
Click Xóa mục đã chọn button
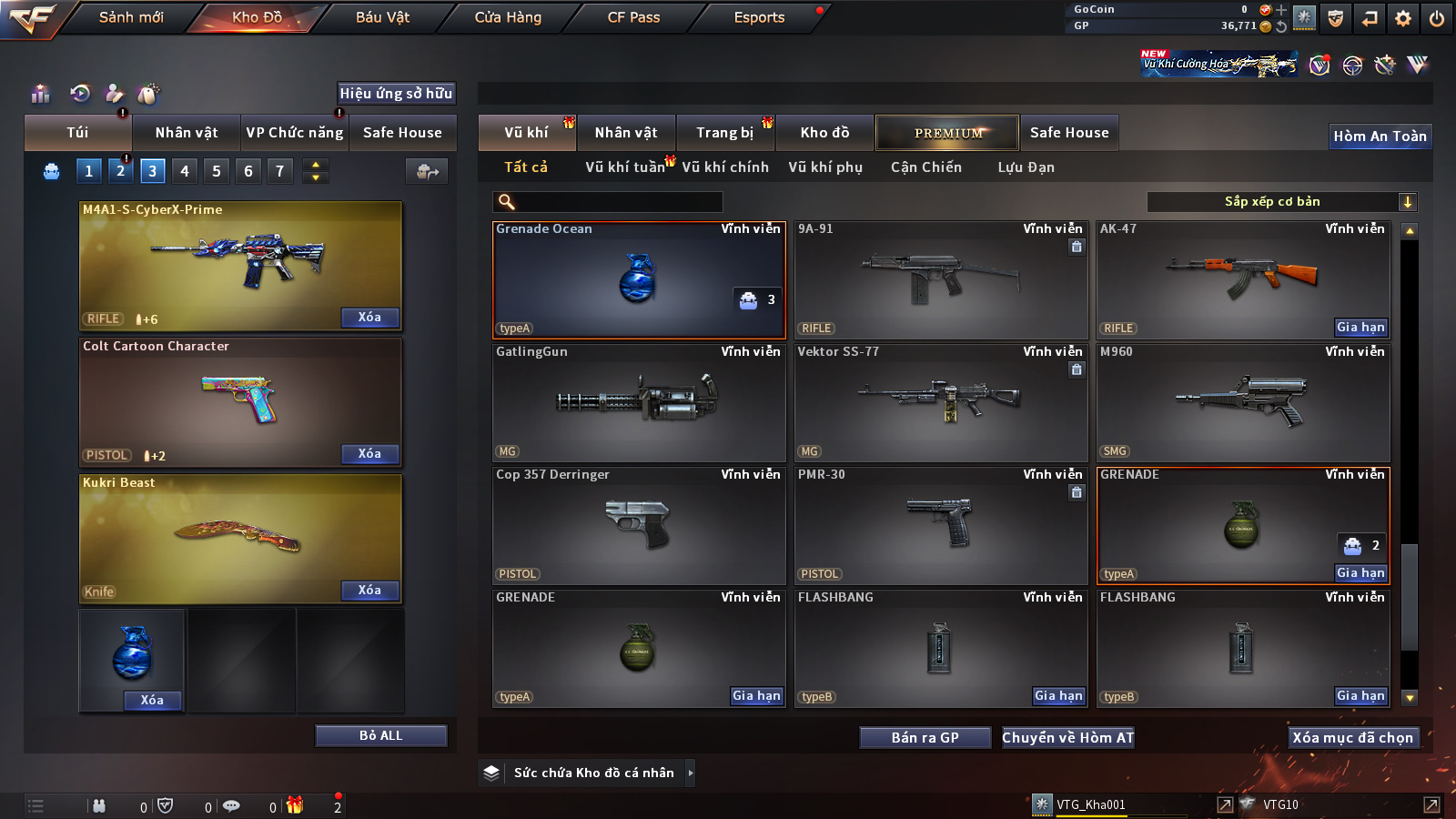click(1352, 737)
